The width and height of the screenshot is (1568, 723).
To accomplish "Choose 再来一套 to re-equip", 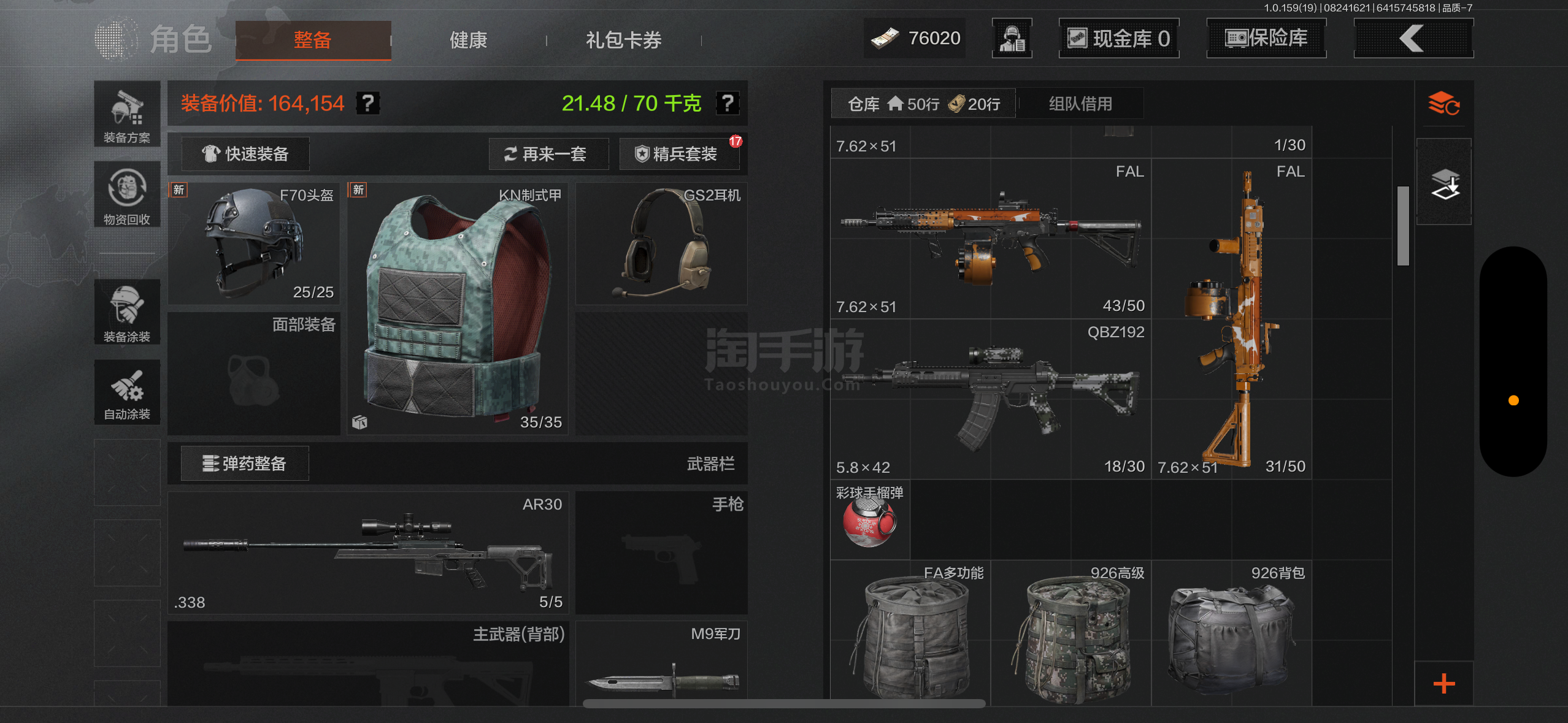I will tap(548, 154).
